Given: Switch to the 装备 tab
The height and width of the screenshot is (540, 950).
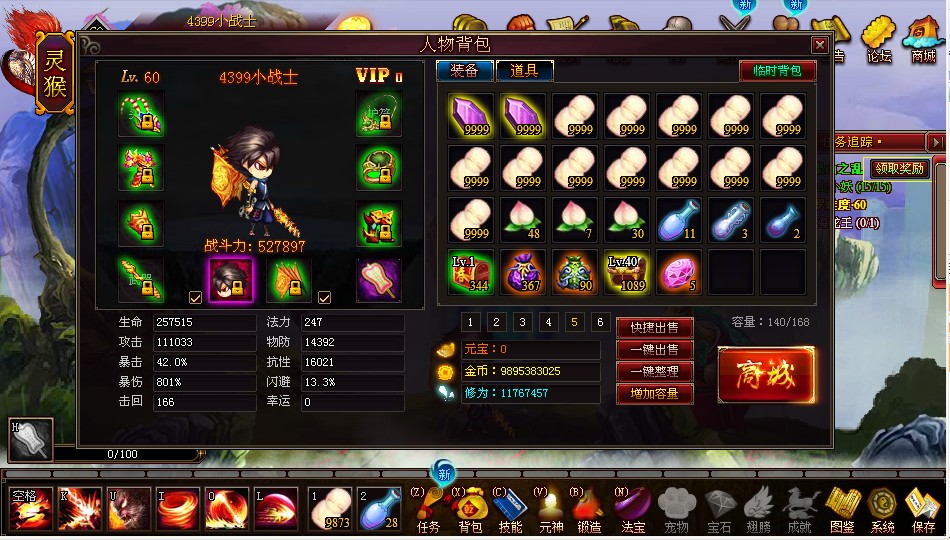Looking at the screenshot, I should pos(464,70).
